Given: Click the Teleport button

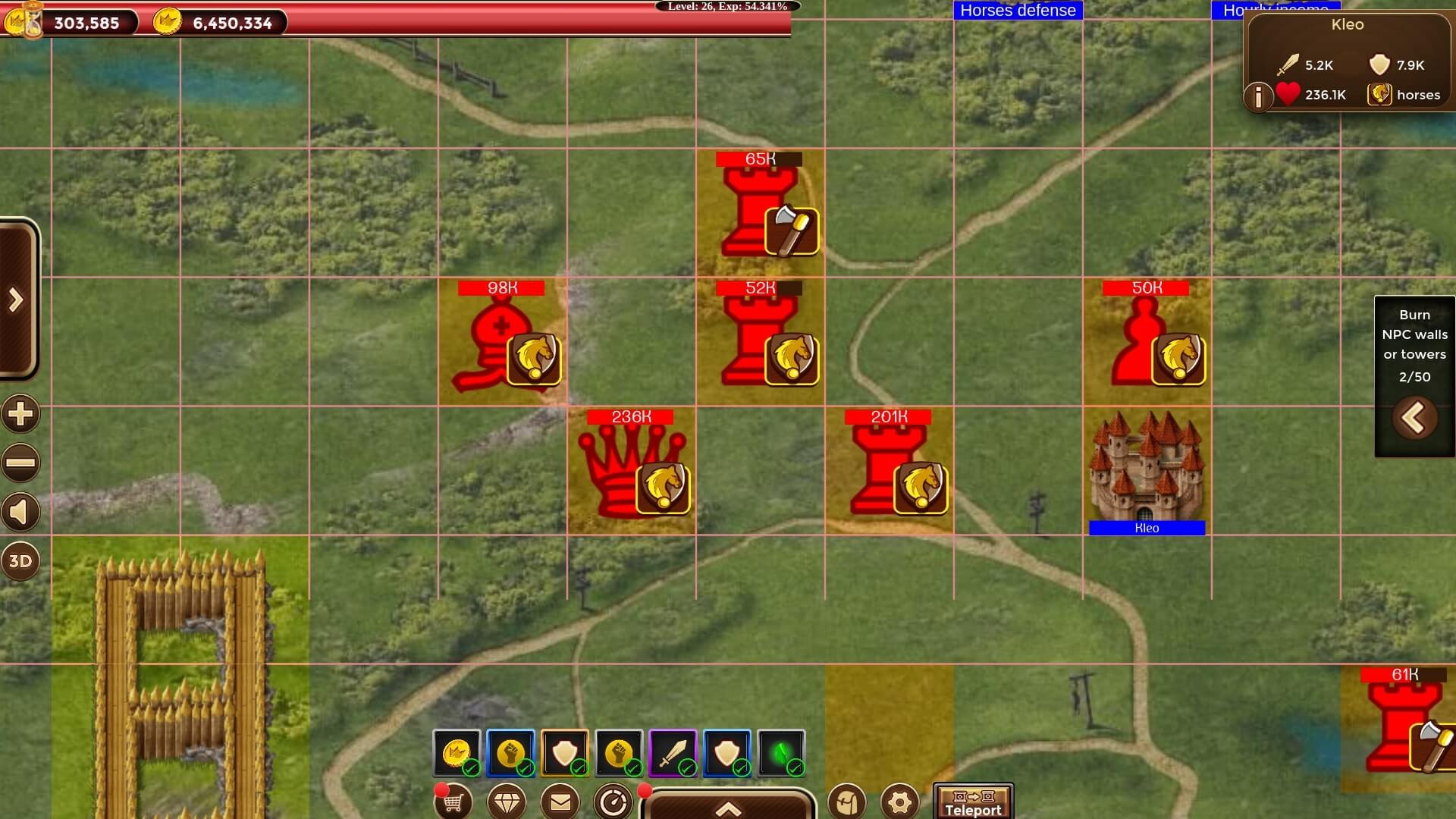Looking at the screenshot, I should pos(973,802).
